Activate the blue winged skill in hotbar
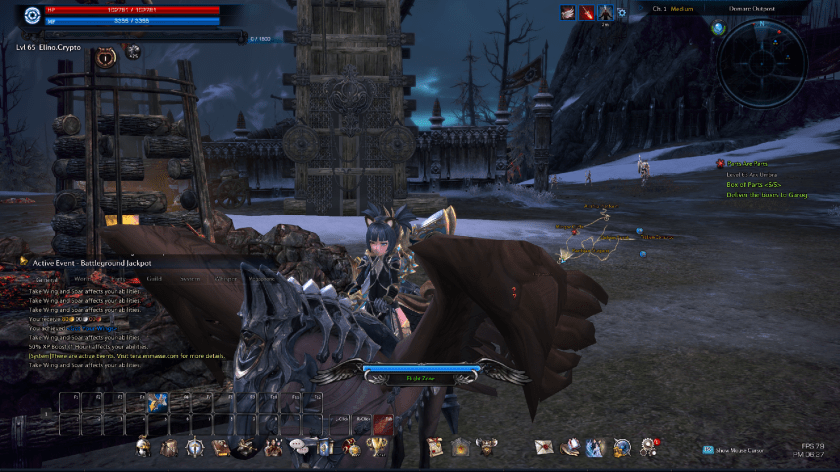Image resolution: width=840 pixels, height=472 pixels. tap(157, 403)
